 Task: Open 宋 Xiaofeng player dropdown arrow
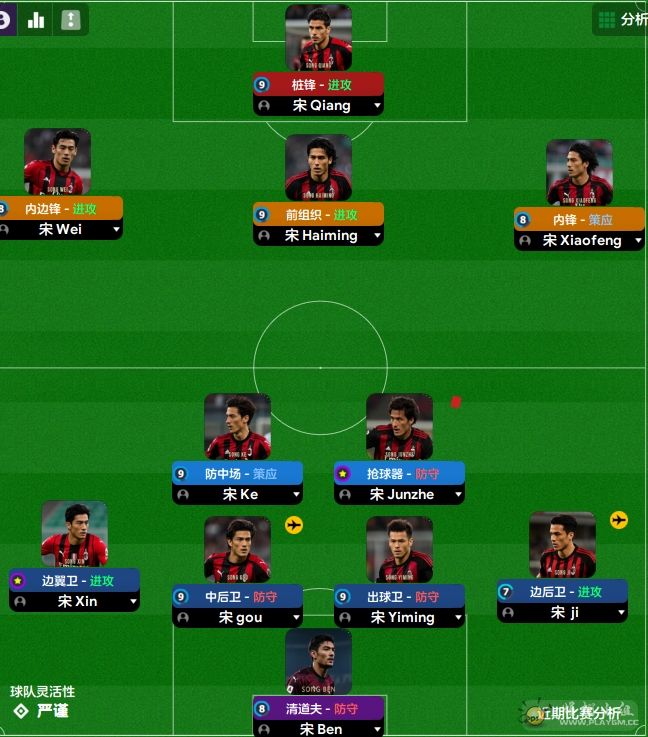[637, 241]
